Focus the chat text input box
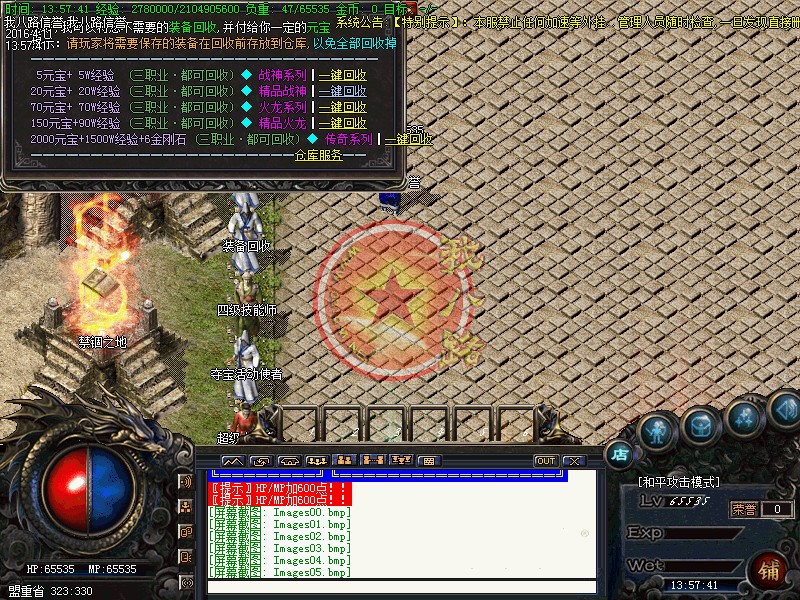This screenshot has width=800, height=600. click(x=400, y=587)
